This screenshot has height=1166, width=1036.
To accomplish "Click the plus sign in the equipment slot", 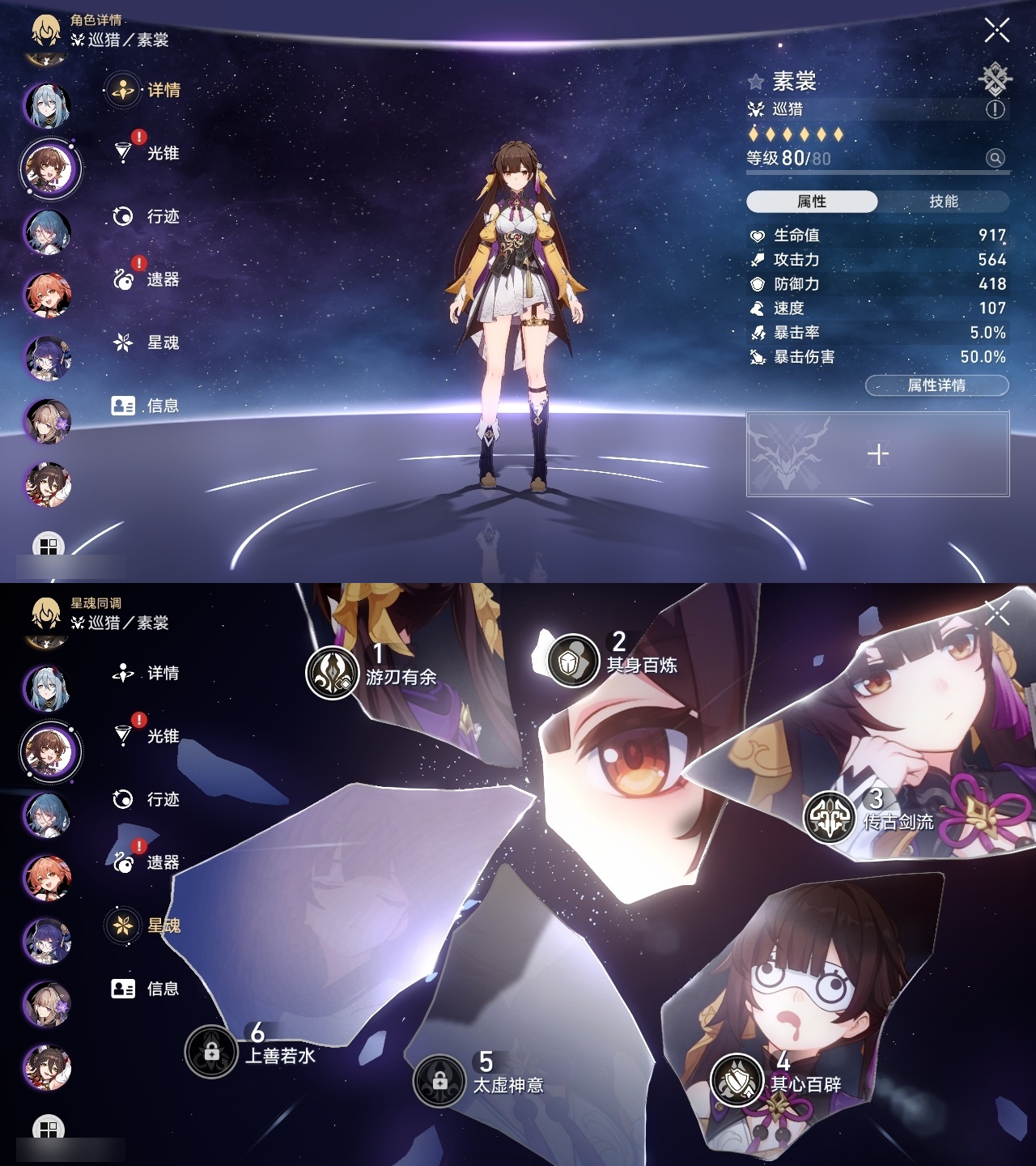I will 878,455.
